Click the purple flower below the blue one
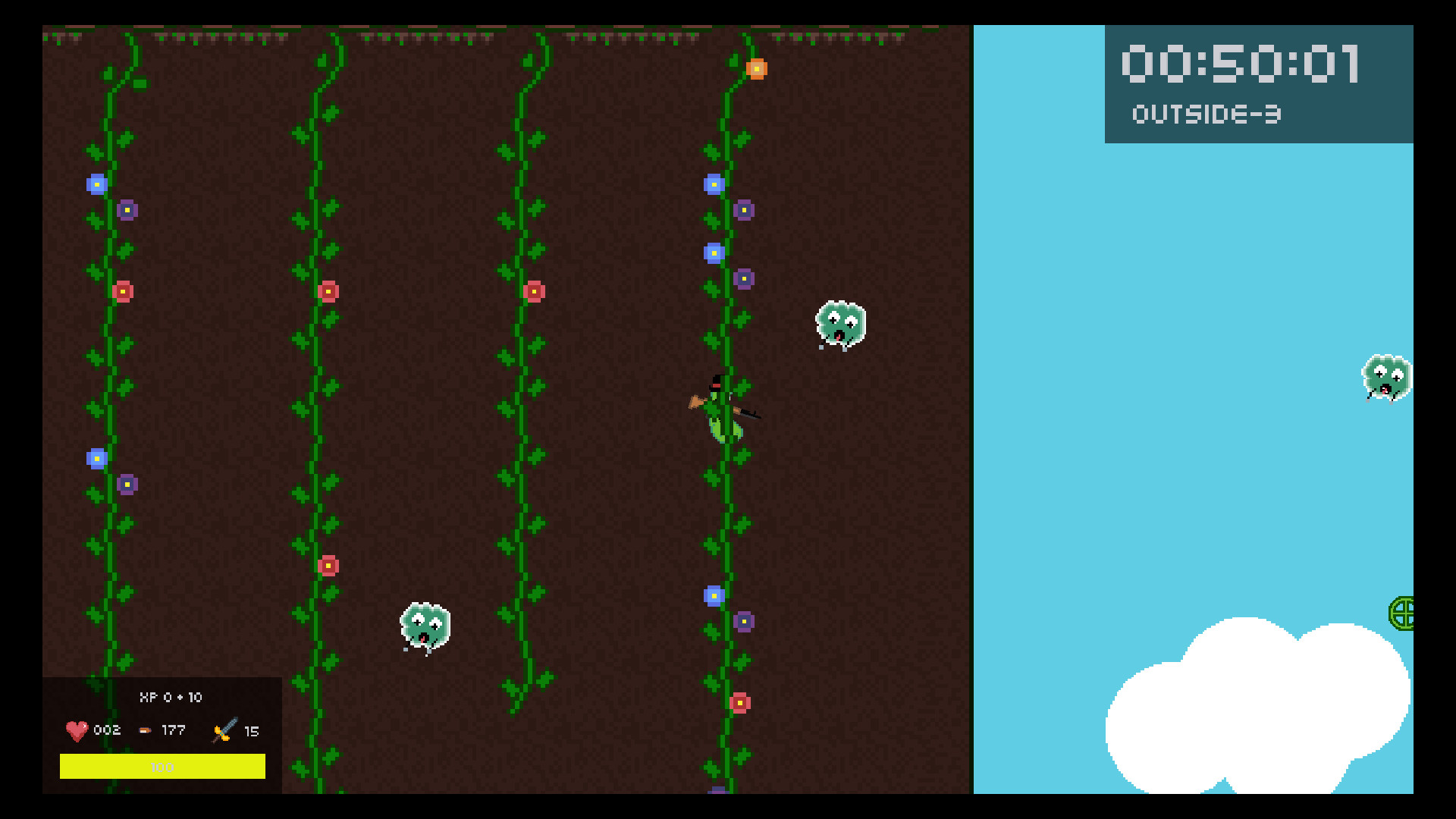This screenshot has width=1456, height=819. click(x=745, y=210)
